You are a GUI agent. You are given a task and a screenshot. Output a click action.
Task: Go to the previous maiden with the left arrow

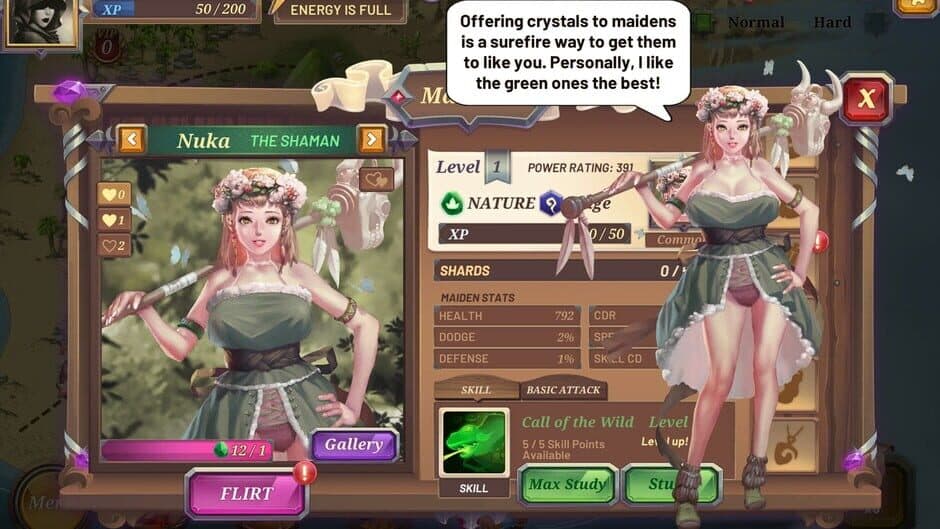pos(132,139)
